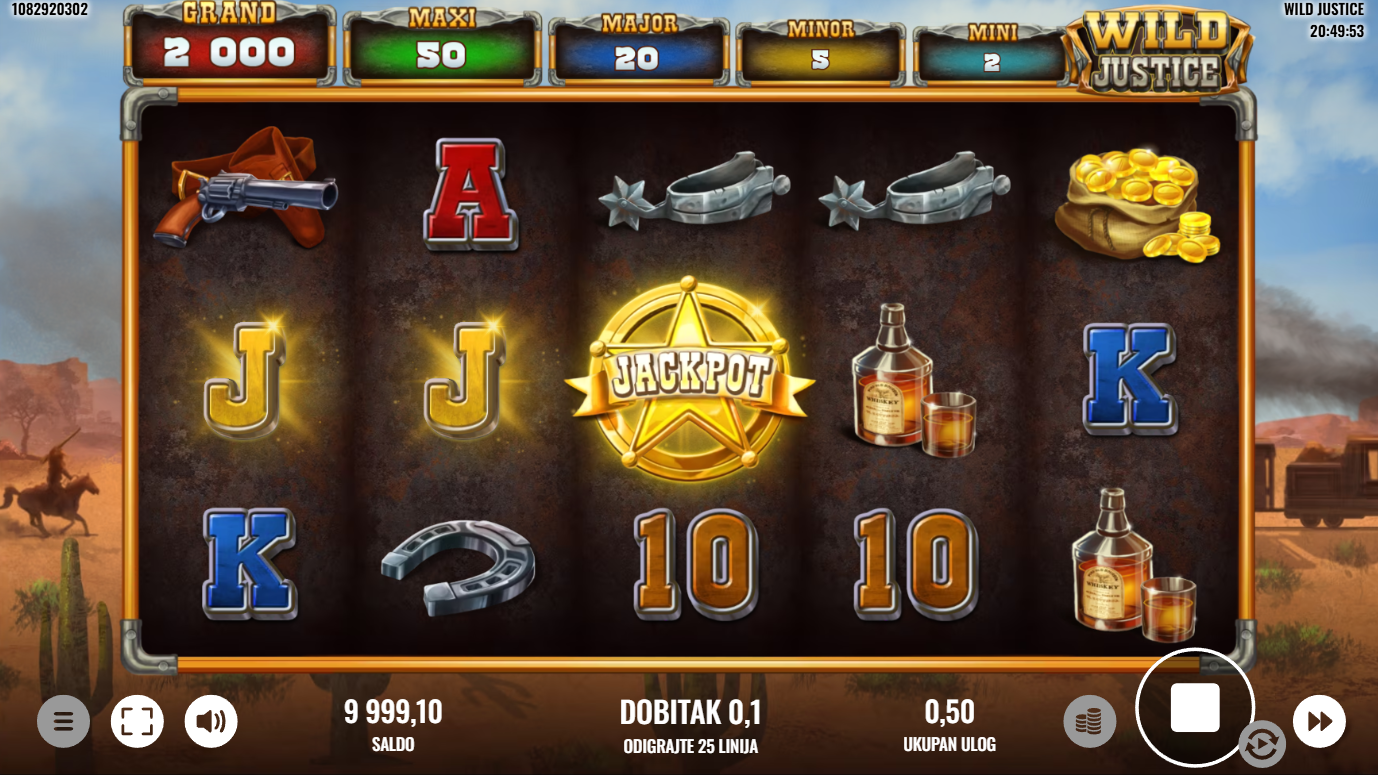Image resolution: width=1378 pixels, height=775 pixels.
Task: Stop the reels with the square button
Action: point(1195,708)
